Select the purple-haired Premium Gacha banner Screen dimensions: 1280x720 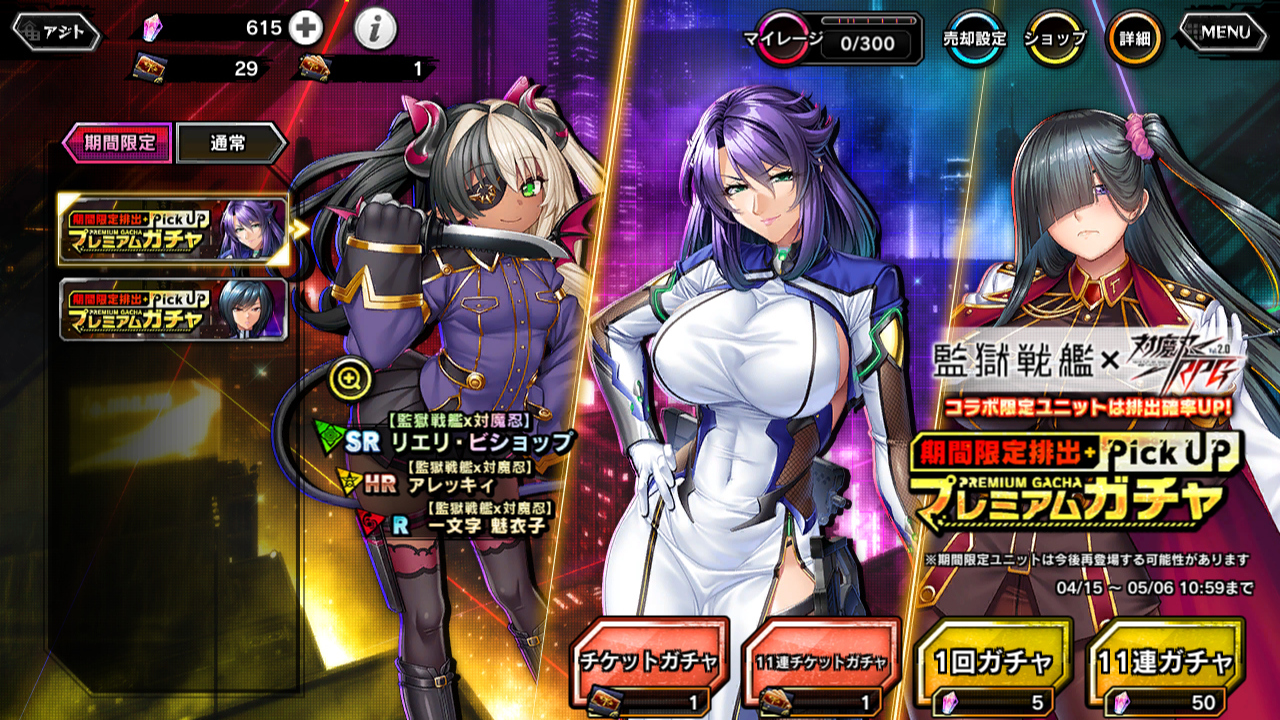click(173, 230)
